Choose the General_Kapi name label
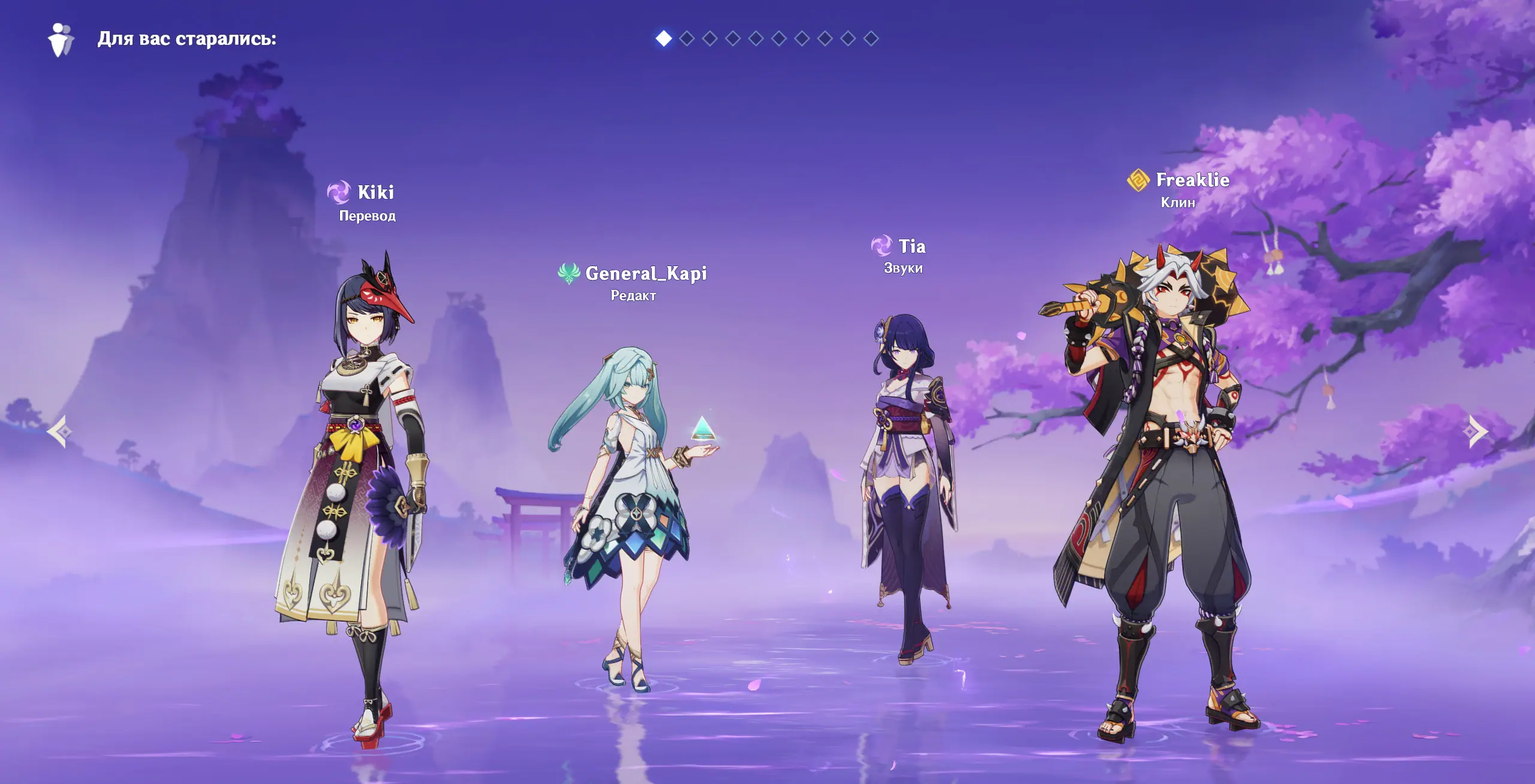Screen dimensions: 1535x784 click(x=646, y=273)
